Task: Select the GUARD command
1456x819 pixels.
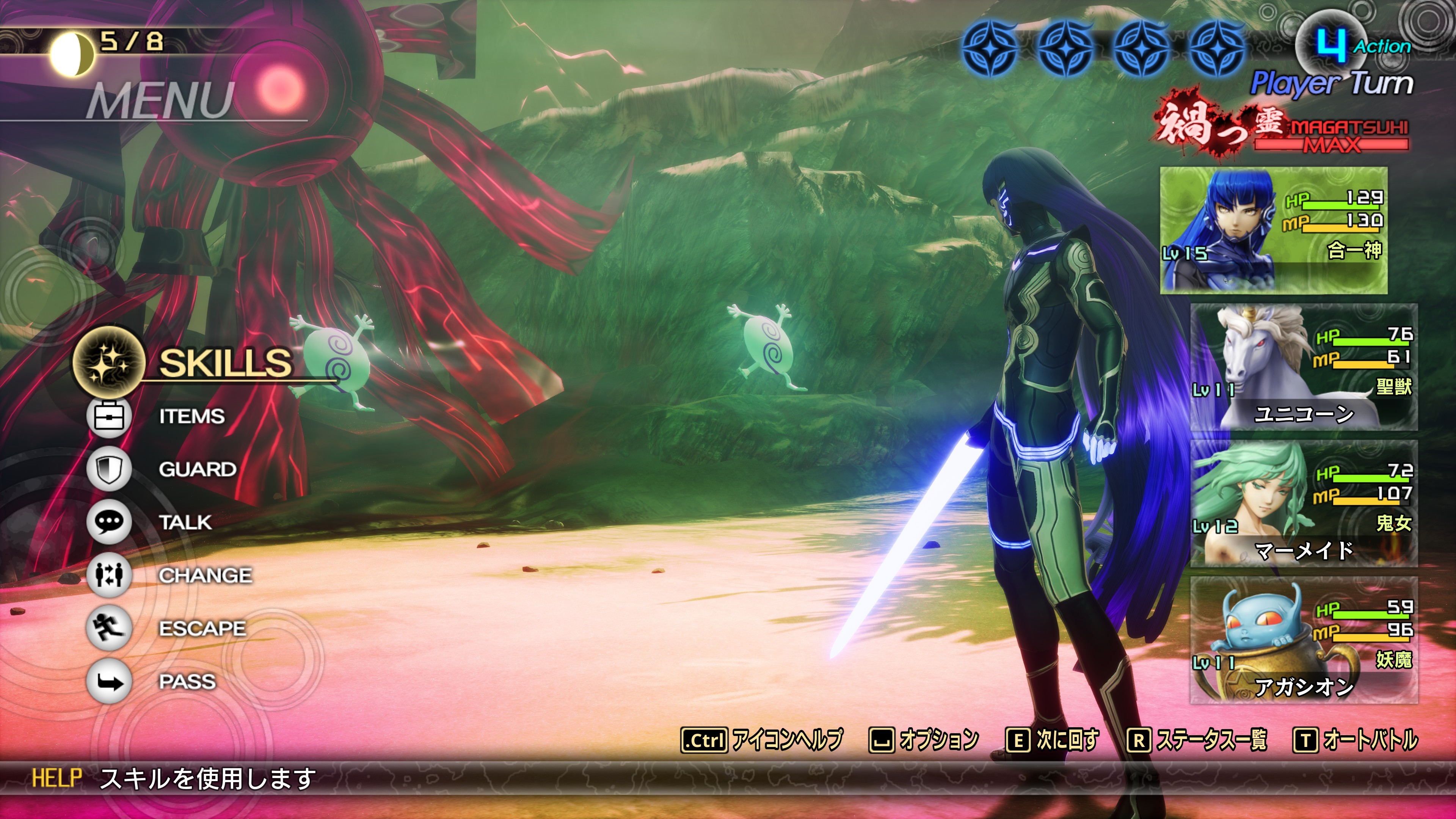Action: coord(197,469)
